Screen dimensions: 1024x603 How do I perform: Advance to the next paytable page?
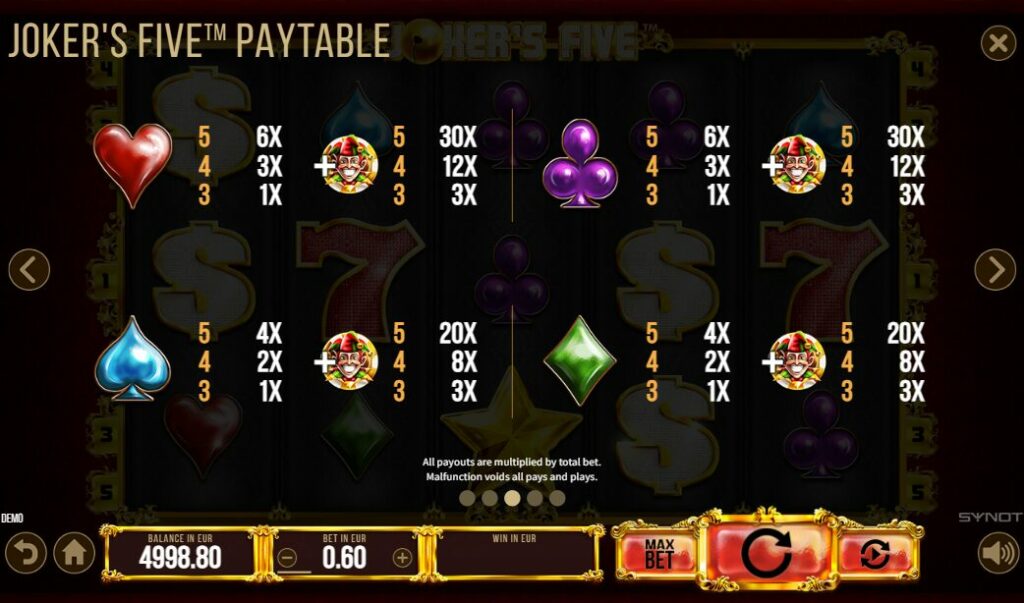click(995, 270)
